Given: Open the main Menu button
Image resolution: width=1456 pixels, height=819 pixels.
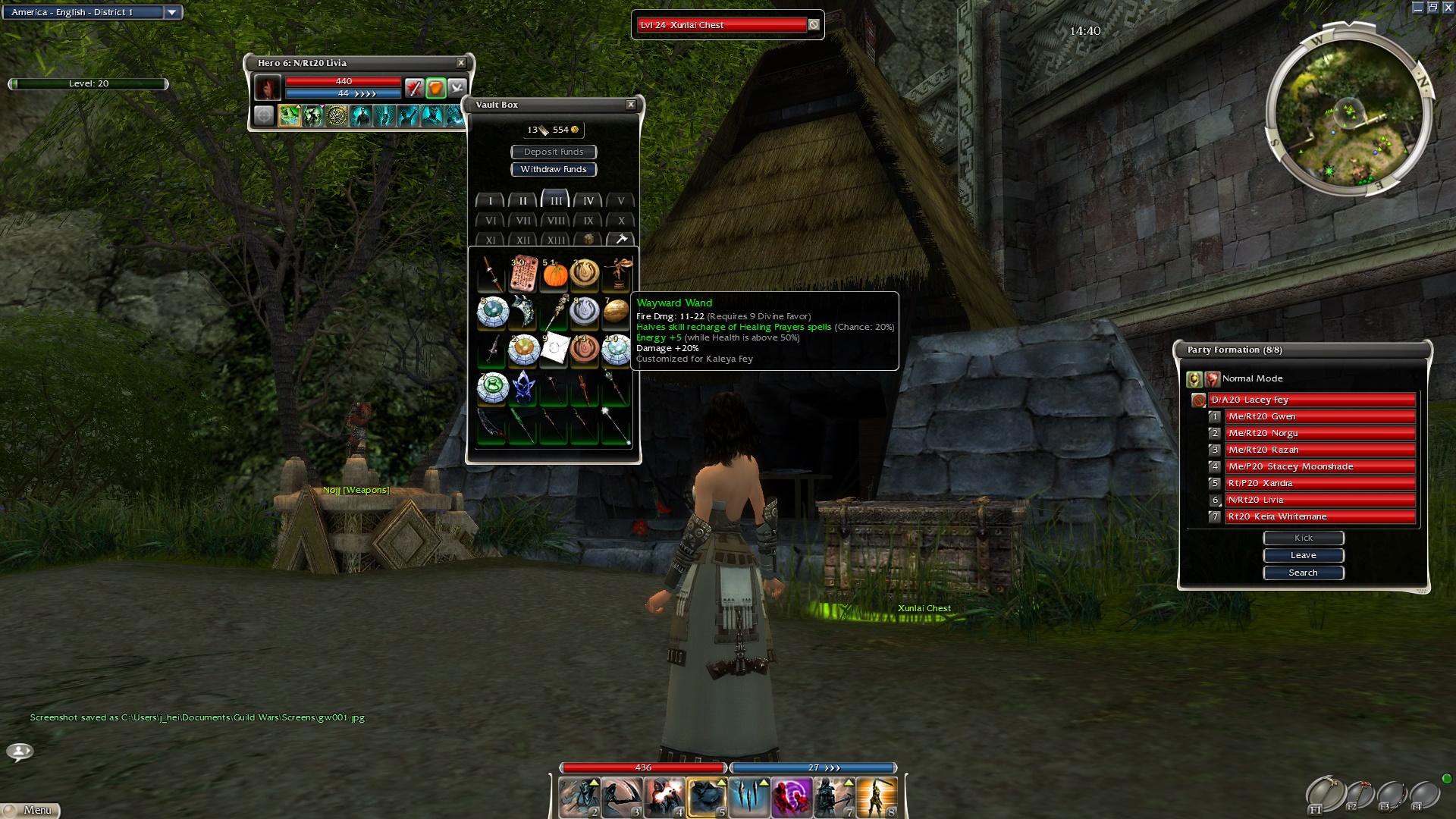Looking at the screenshot, I should coord(30,810).
